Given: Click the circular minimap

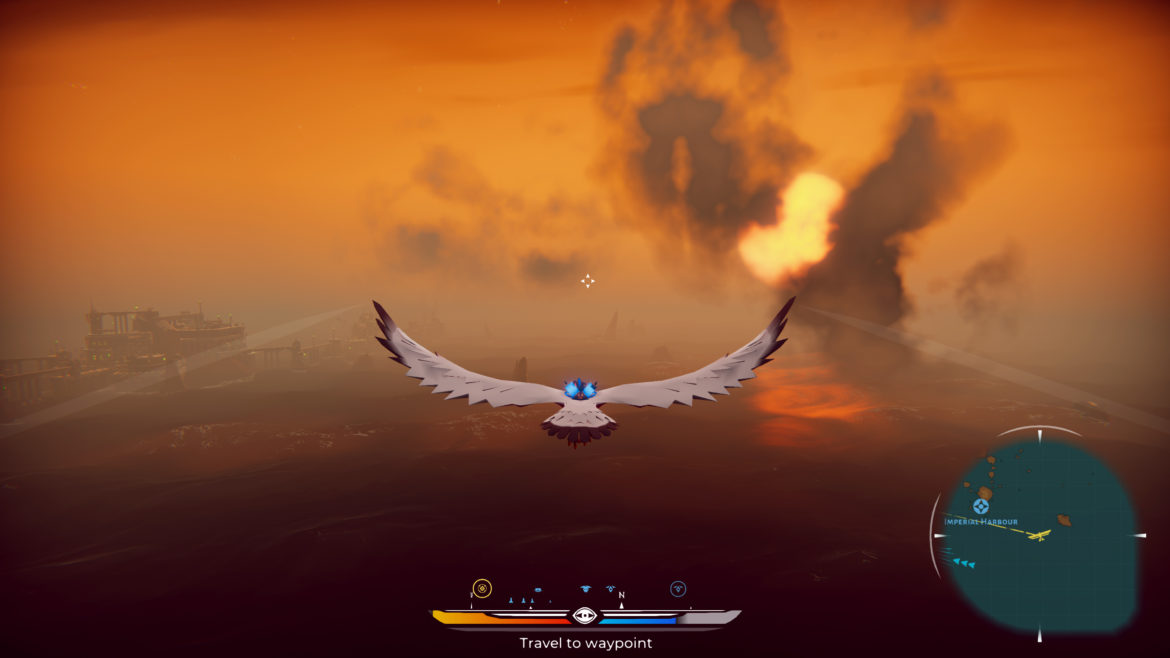Looking at the screenshot, I should (x=1040, y=535).
